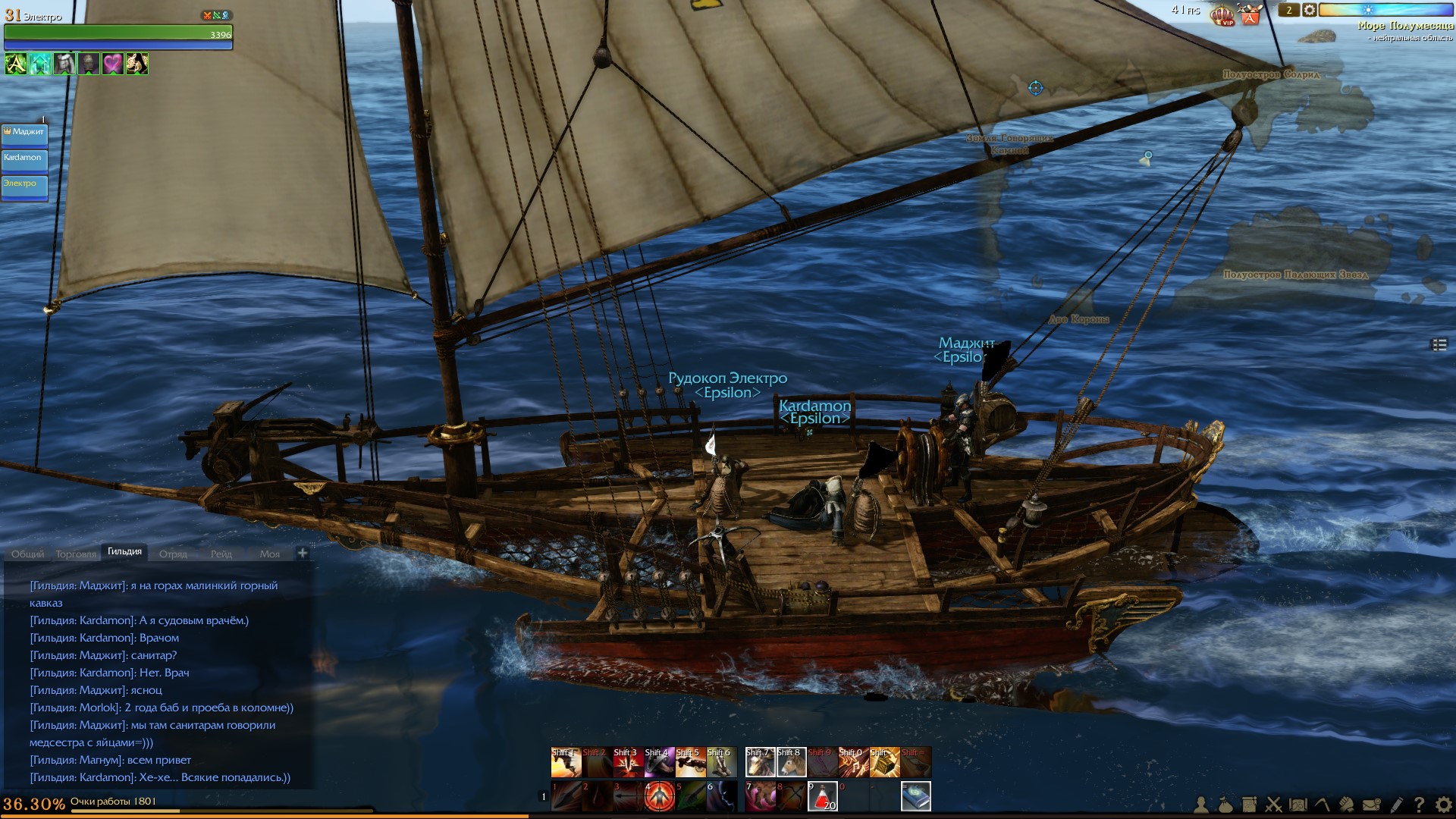This screenshot has height=819, width=1456.
Task: Summon the horse mount from hotbar
Action: pos(791,762)
